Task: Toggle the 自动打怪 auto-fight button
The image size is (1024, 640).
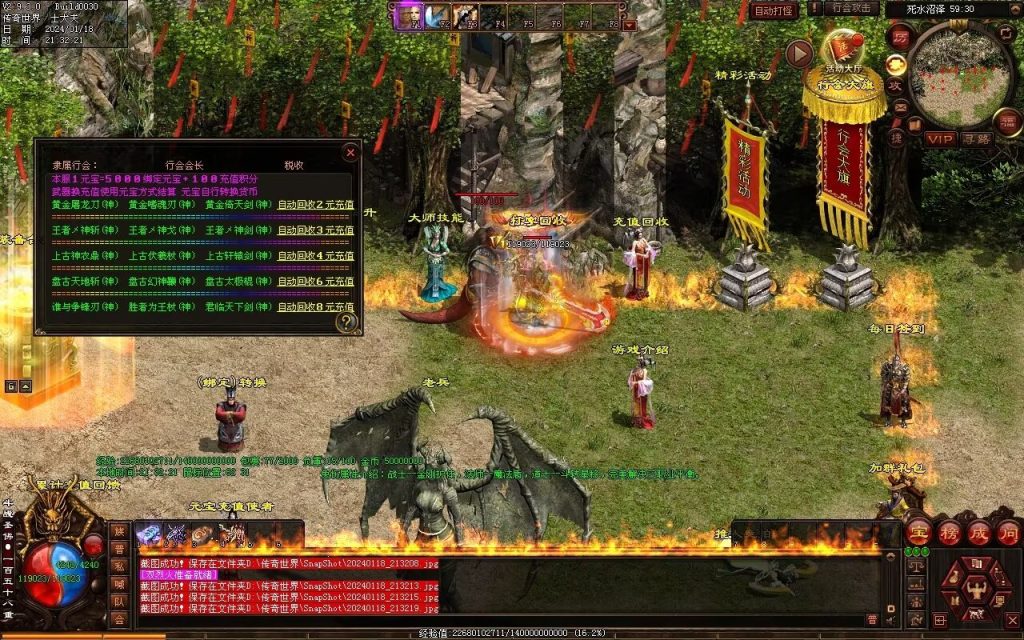Action: coord(775,11)
